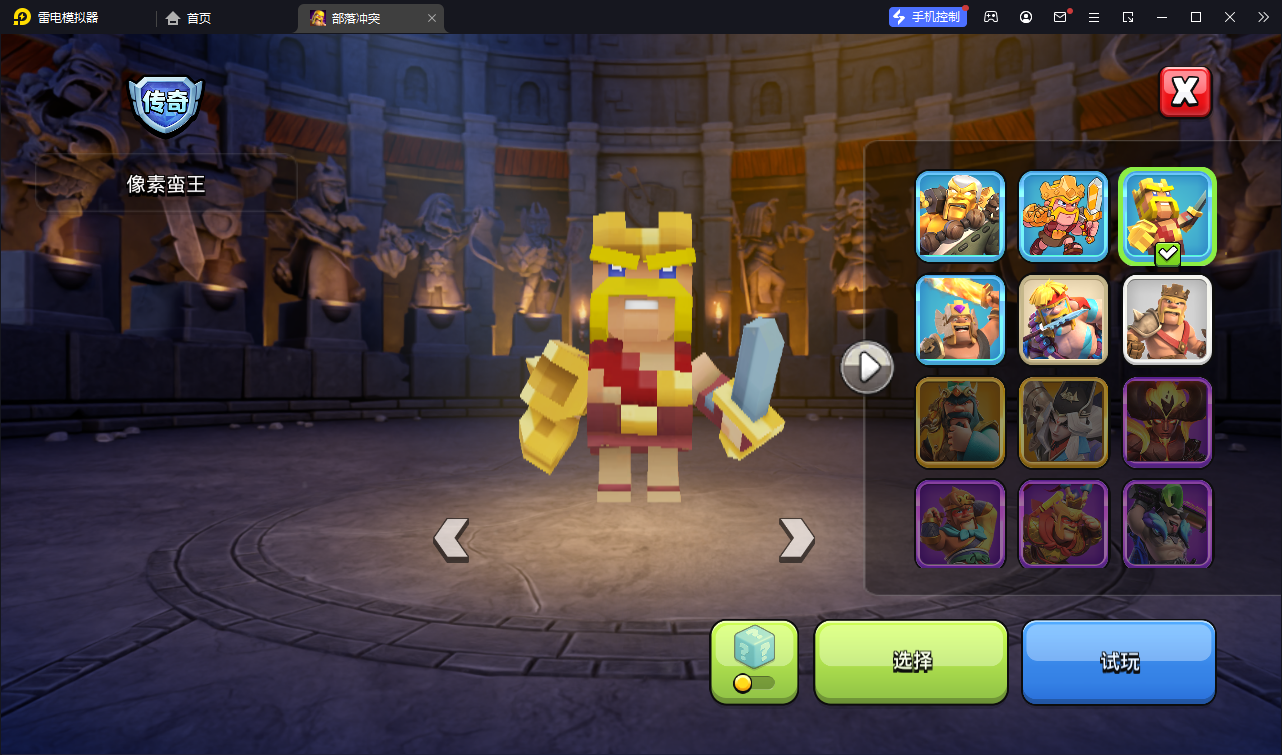Pick the cartoon king with orange sword

[1063, 216]
